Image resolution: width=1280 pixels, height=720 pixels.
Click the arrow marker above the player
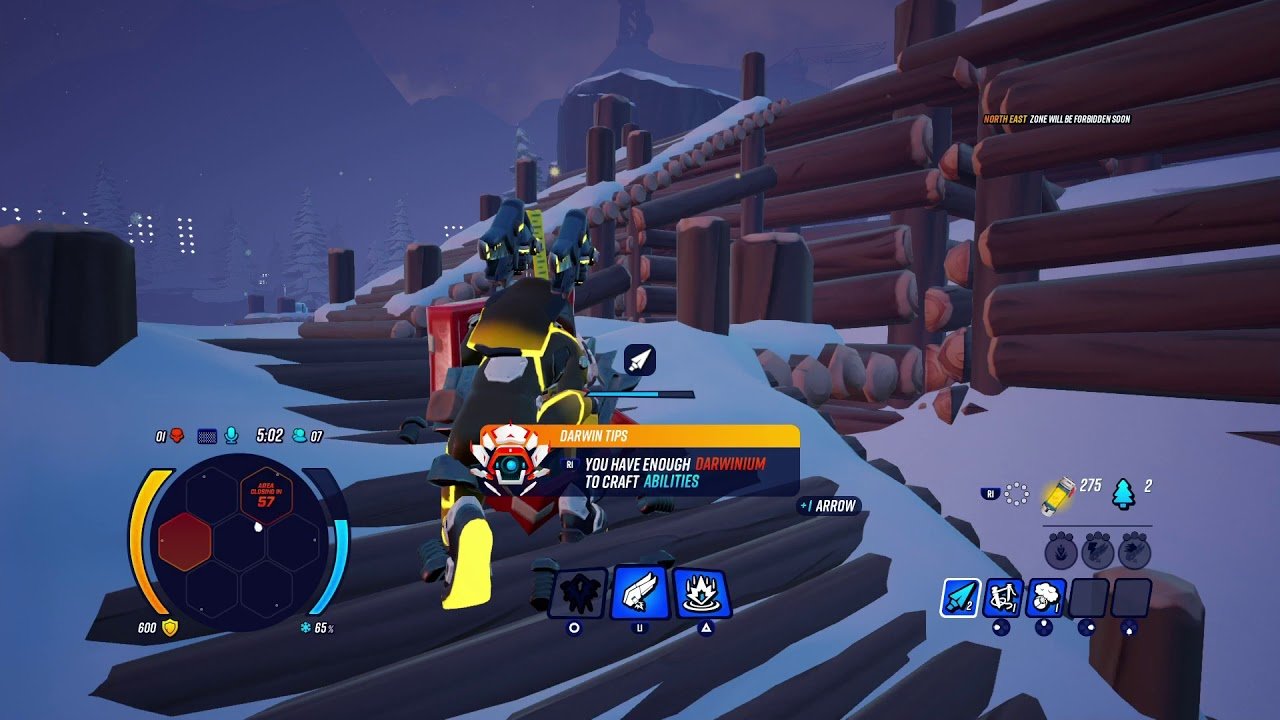639,361
